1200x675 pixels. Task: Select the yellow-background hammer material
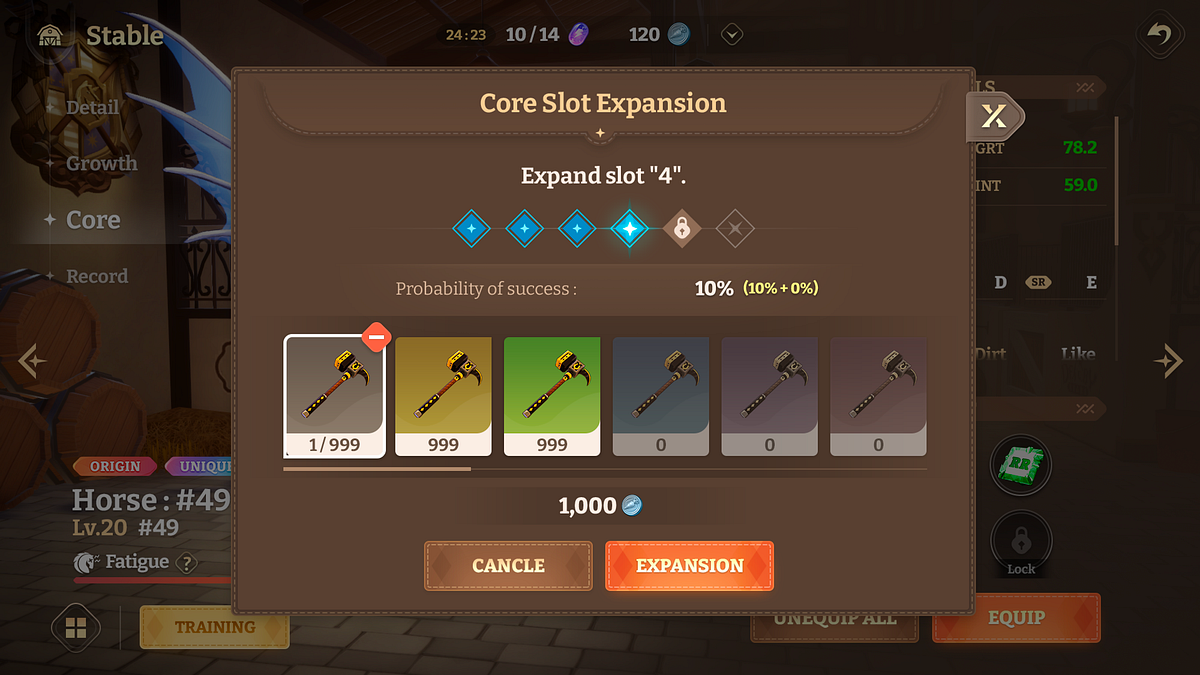[x=443, y=396]
